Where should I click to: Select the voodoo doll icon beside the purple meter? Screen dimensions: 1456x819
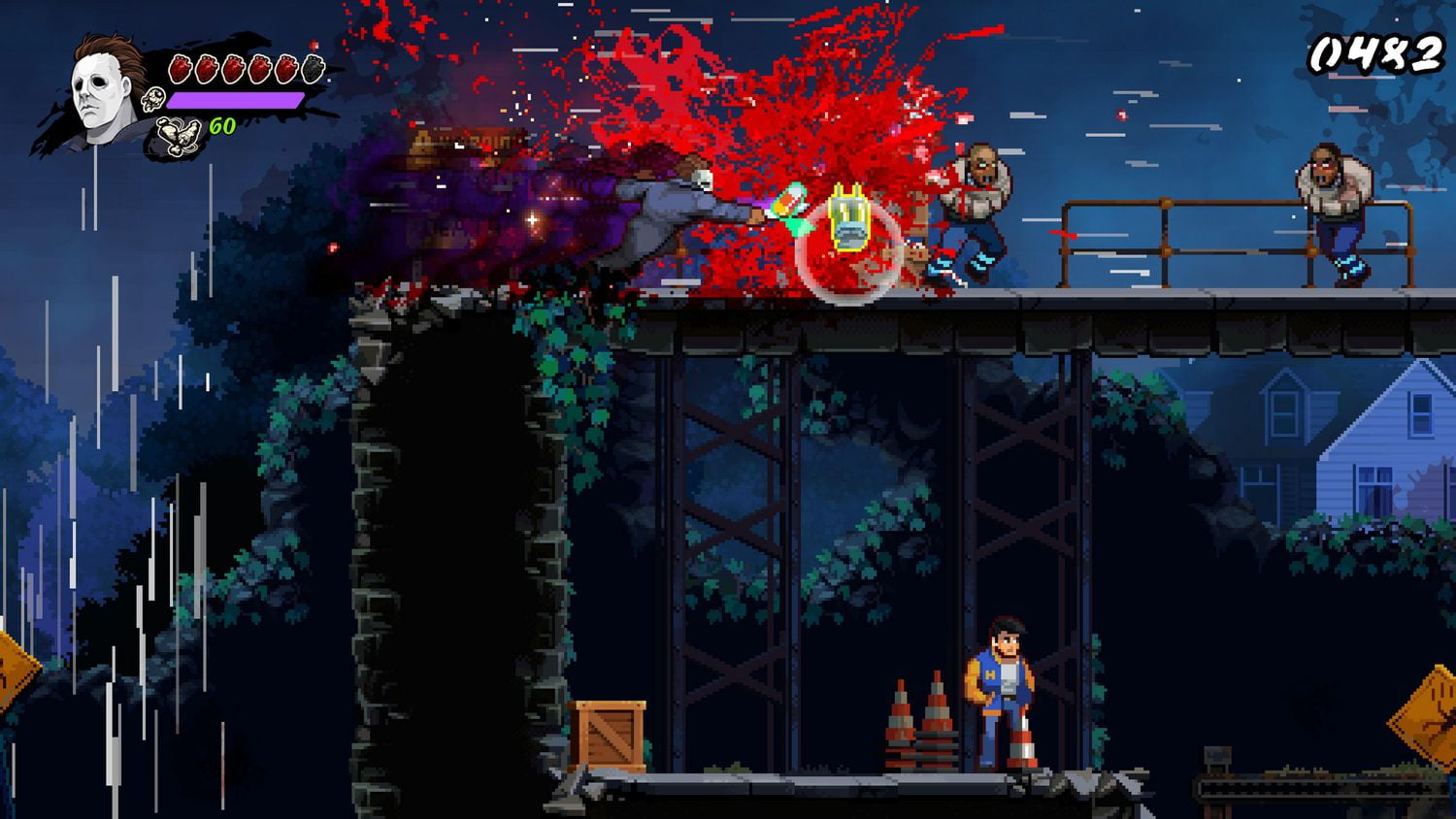152,97
